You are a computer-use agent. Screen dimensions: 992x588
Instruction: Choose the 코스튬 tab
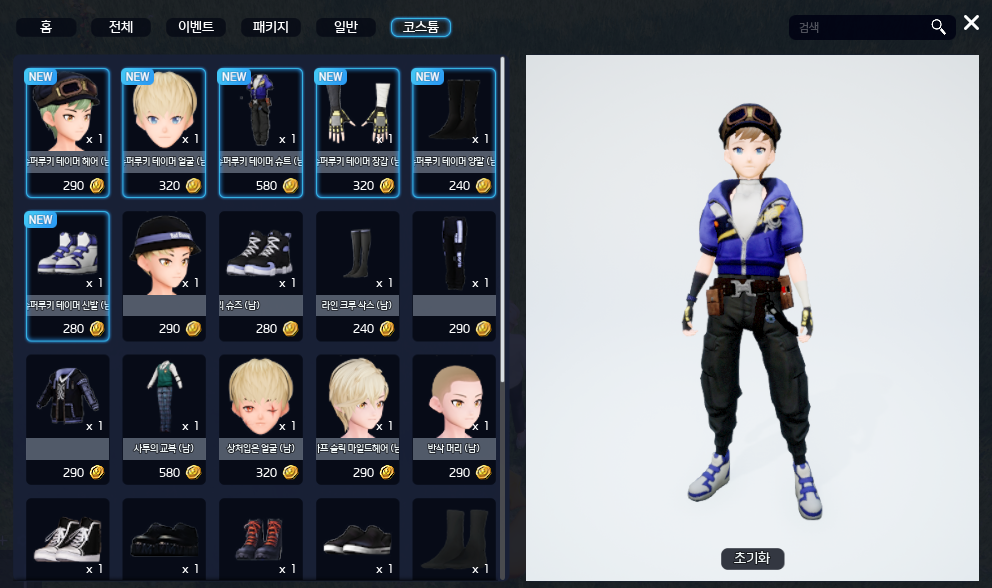pos(421,27)
